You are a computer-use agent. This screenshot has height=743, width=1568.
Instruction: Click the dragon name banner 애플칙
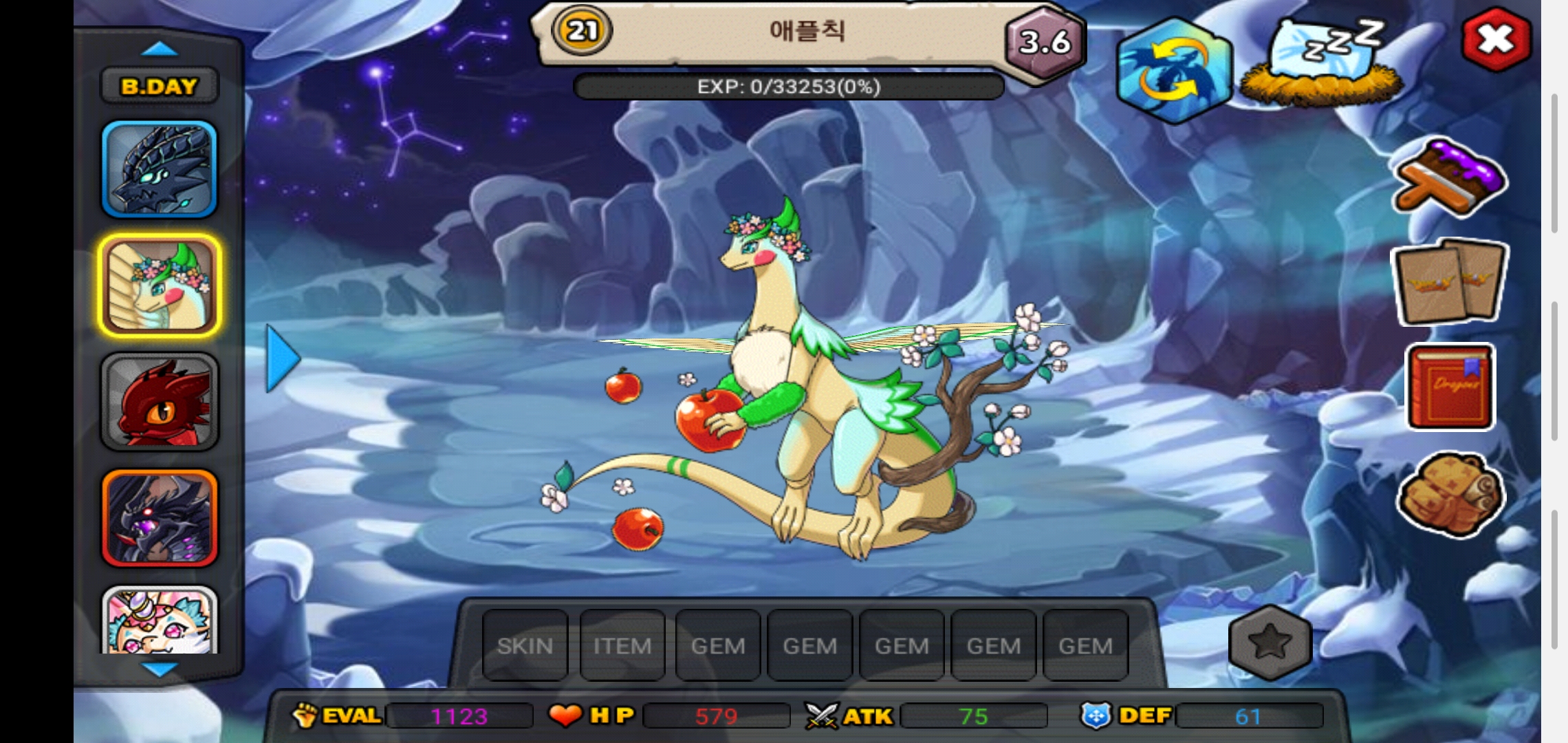pos(806,31)
